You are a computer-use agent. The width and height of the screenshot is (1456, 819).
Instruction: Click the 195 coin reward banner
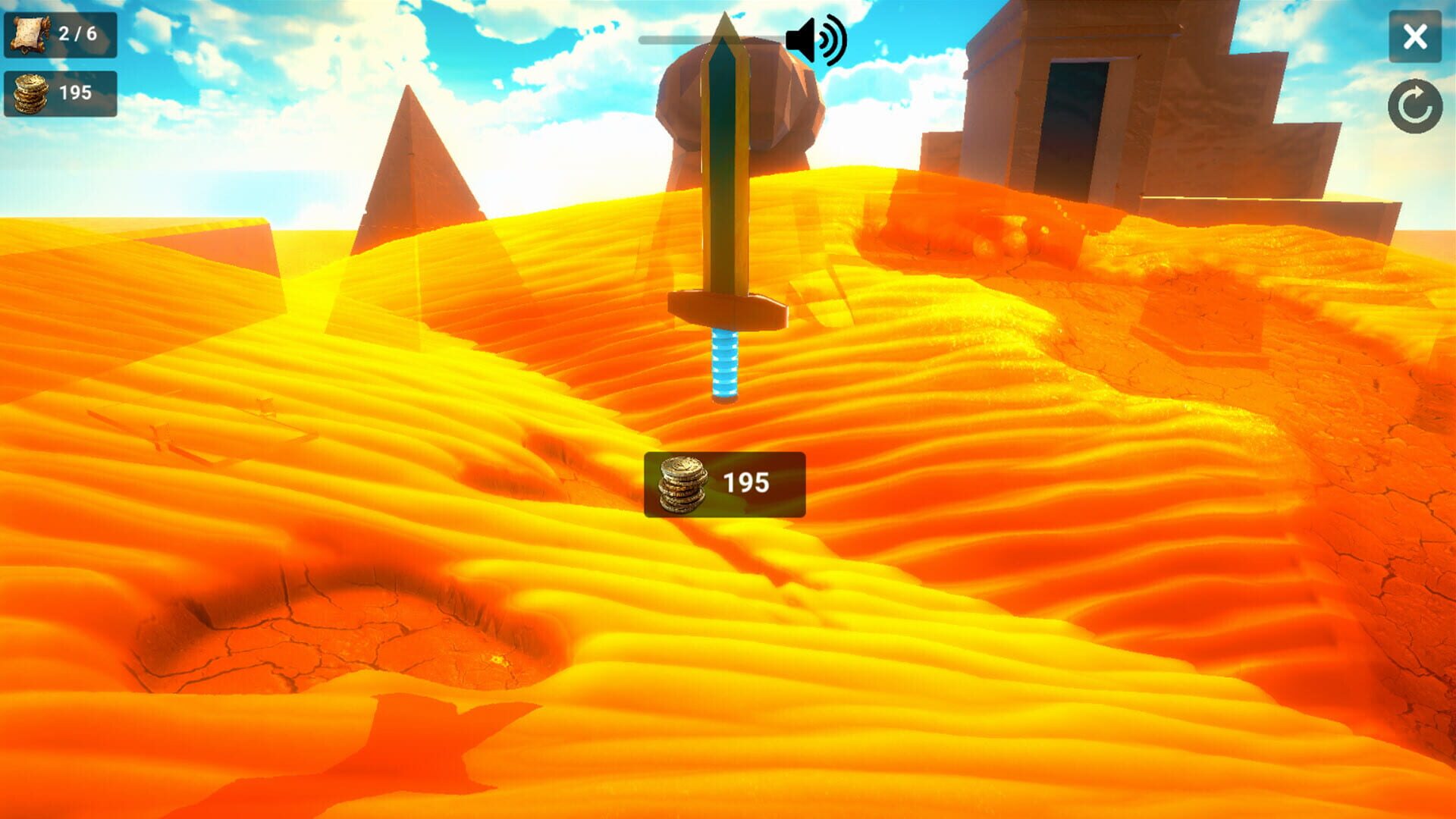724,485
